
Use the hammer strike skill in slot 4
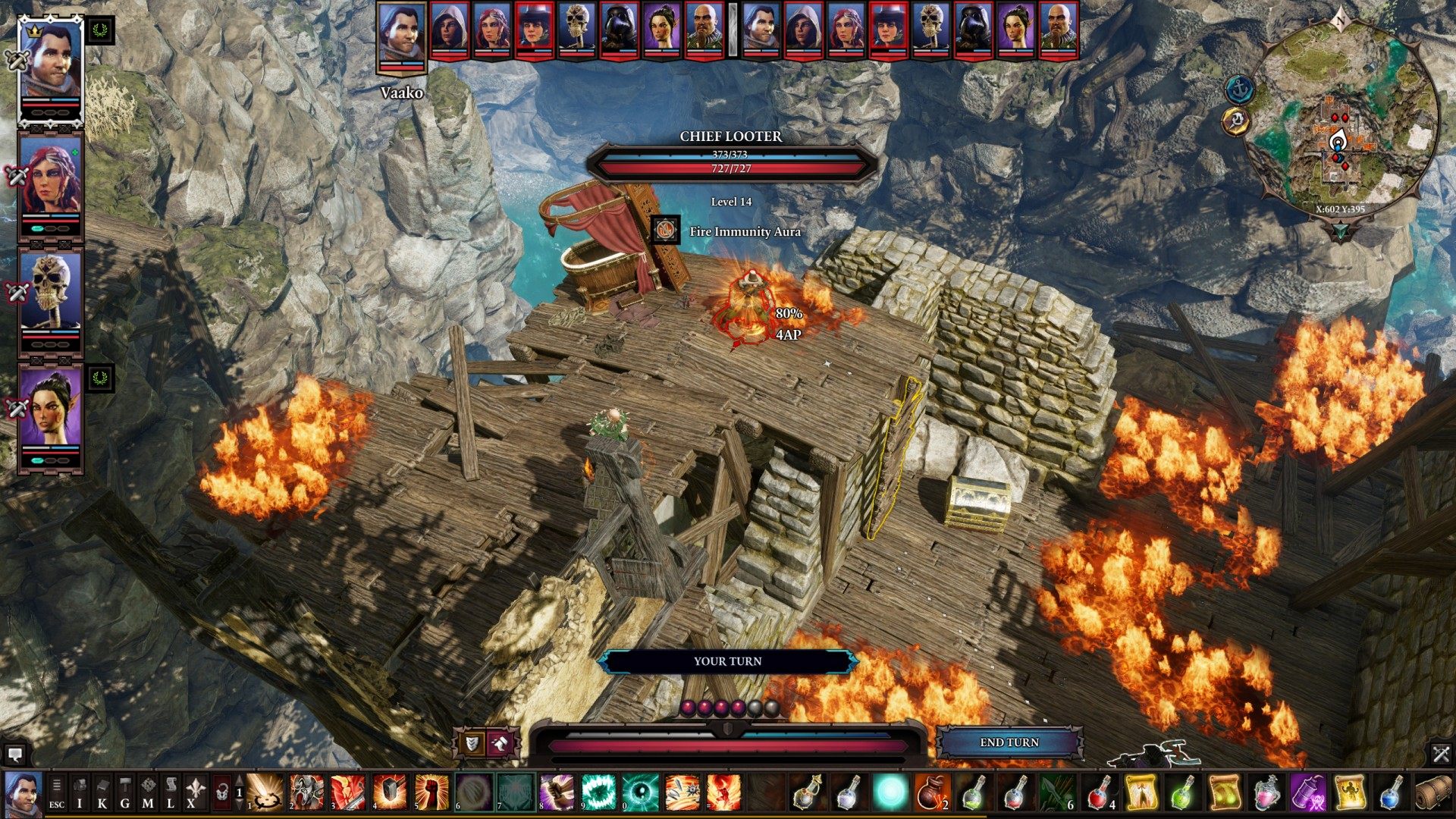(390, 792)
